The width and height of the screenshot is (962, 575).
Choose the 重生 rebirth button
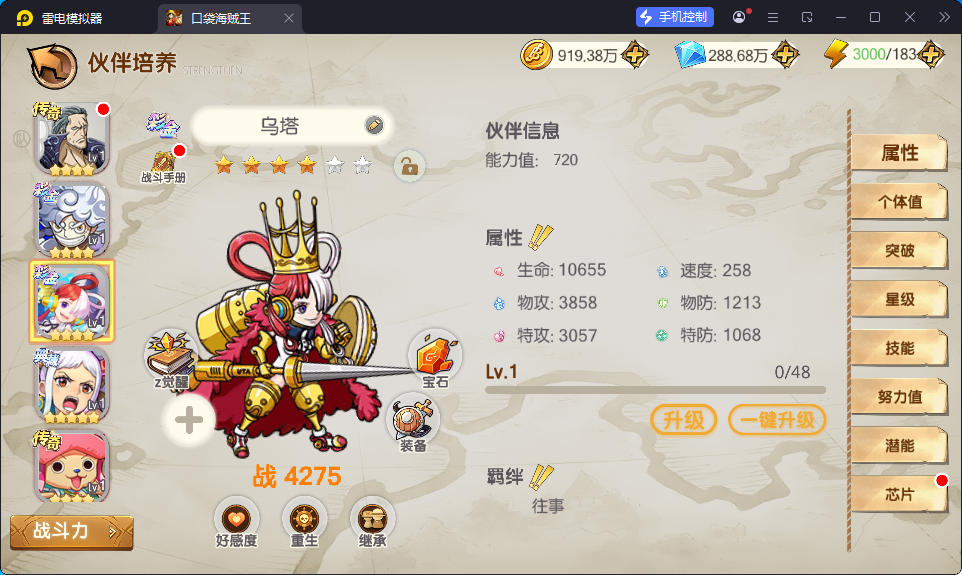(x=304, y=521)
